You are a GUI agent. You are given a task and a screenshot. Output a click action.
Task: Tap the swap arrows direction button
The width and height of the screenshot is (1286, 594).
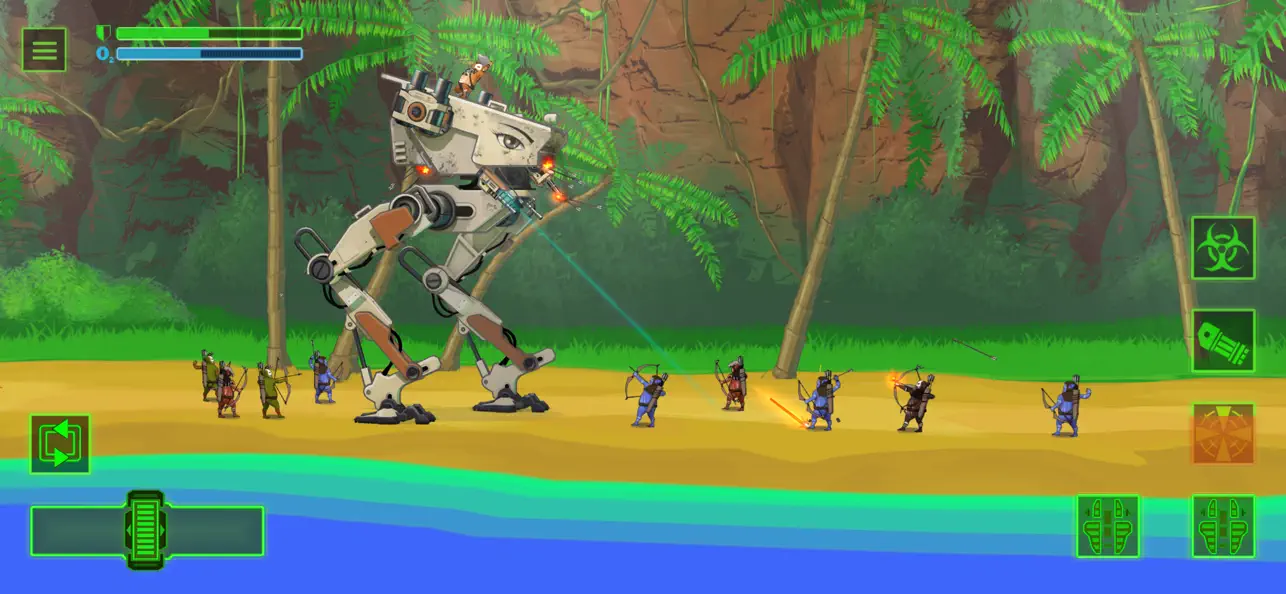click(x=60, y=444)
